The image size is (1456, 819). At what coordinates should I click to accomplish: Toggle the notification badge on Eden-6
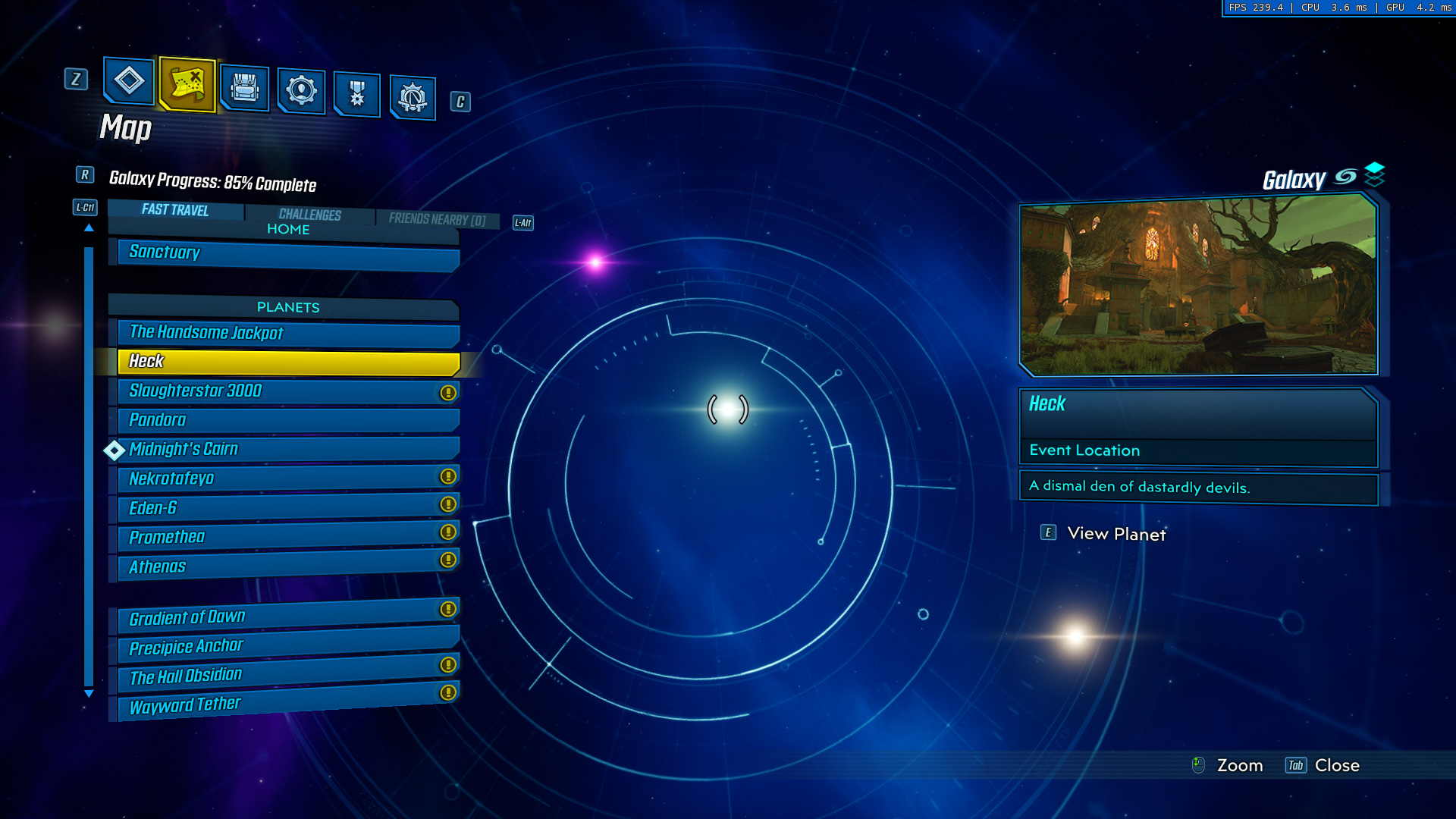coord(447,504)
